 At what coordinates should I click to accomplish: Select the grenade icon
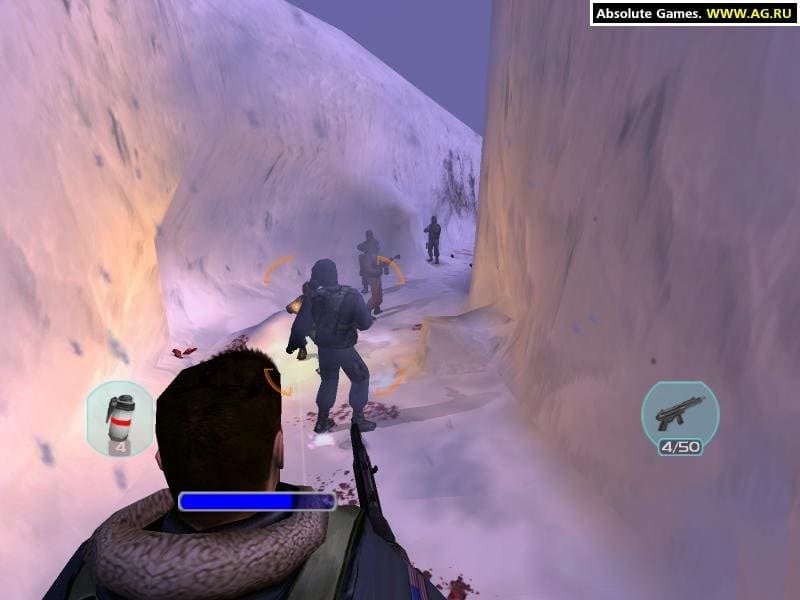pos(121,416)
